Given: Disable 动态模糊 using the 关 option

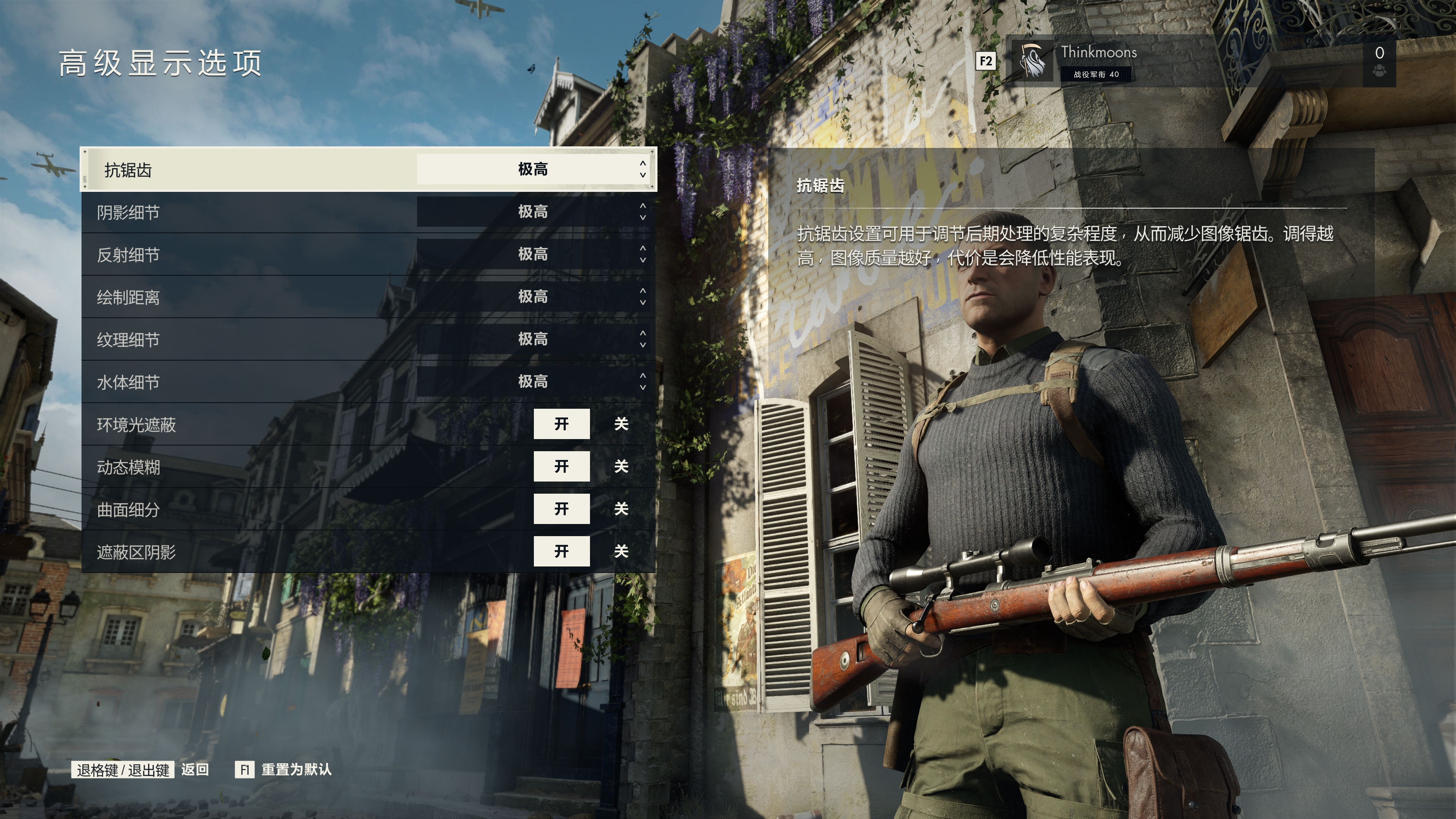Looking at the screenshot, I should pos(621,466).
